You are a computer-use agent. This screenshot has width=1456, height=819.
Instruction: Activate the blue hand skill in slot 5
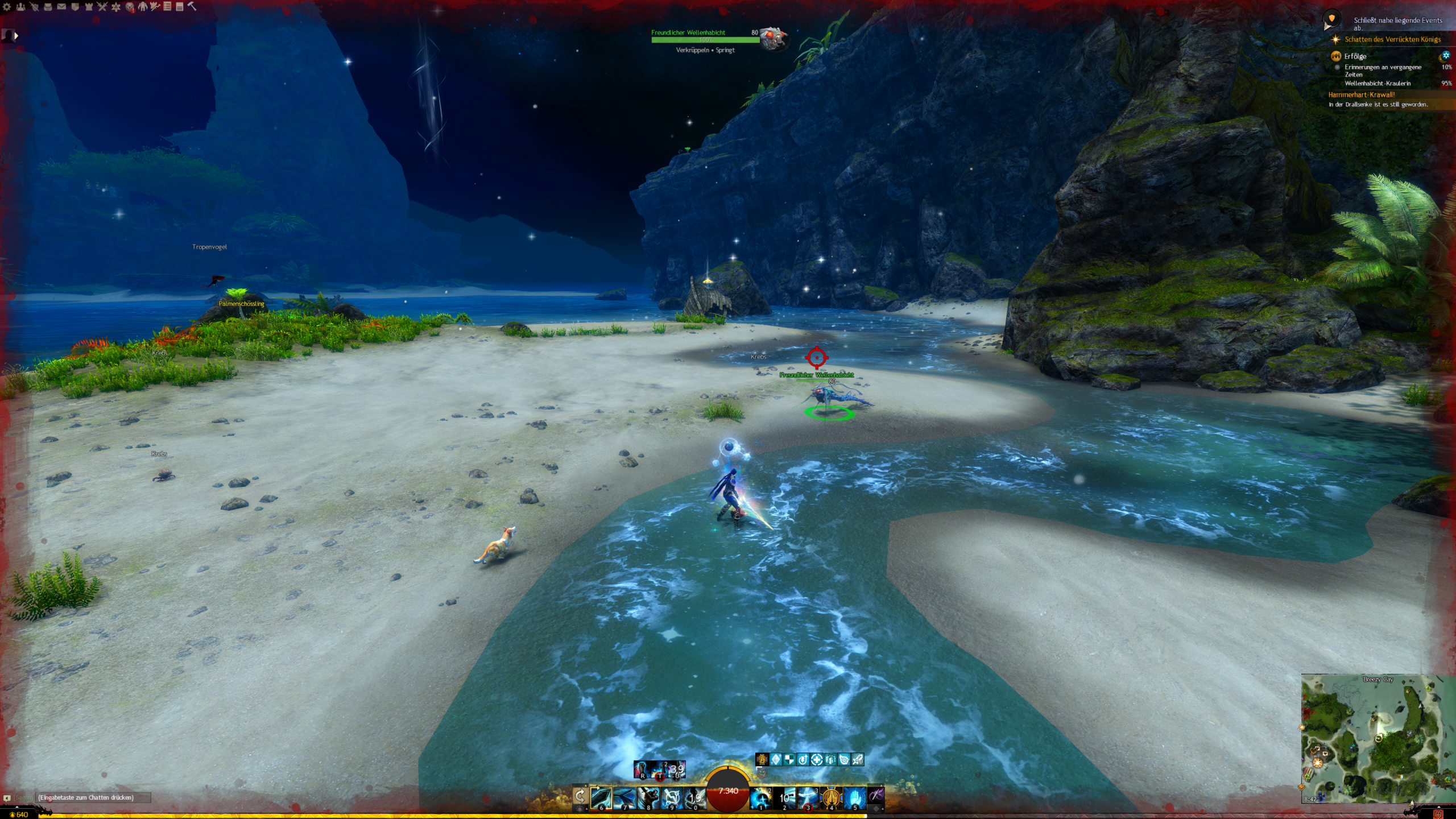pos(855,798)
